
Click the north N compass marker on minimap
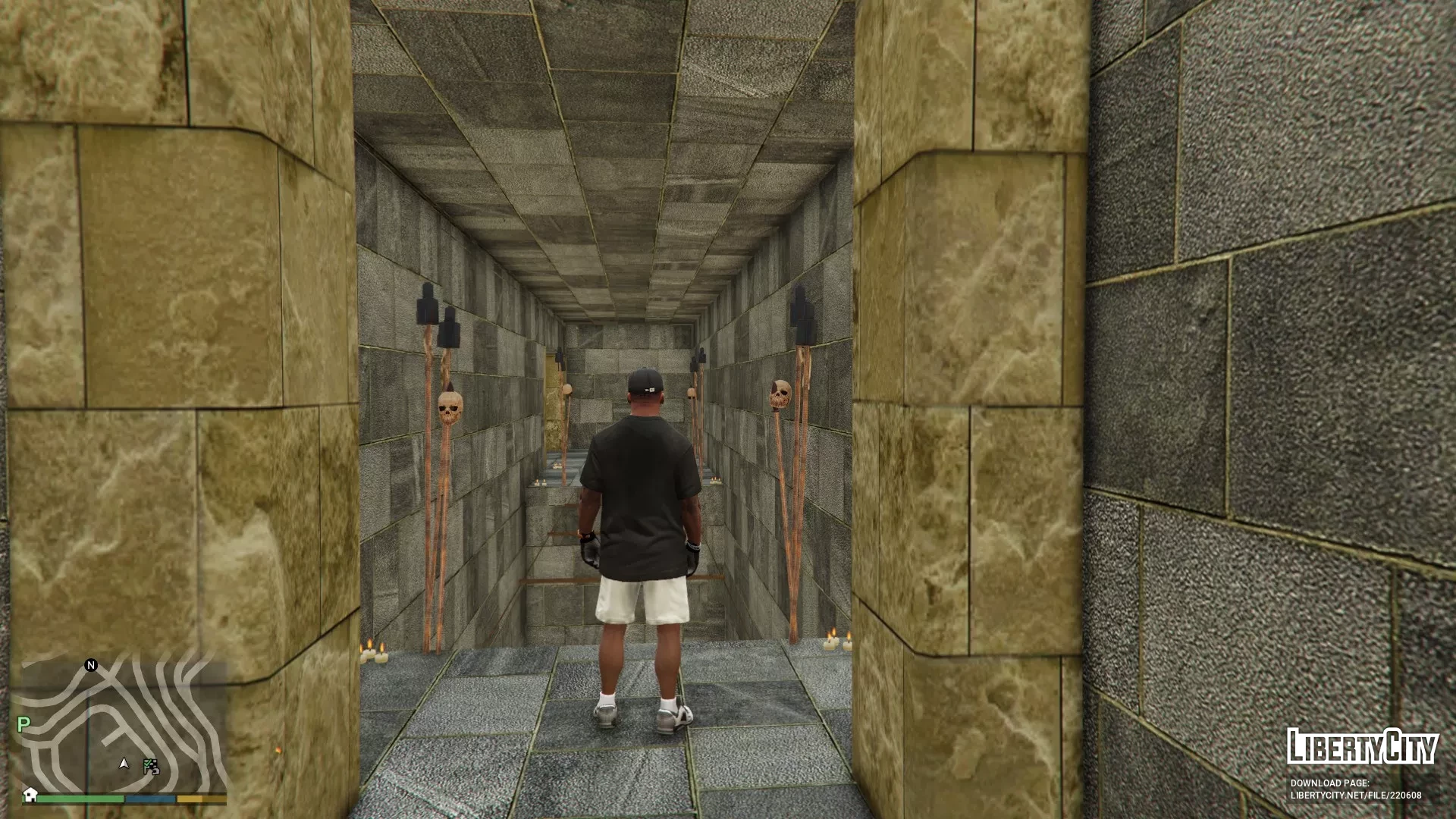(91, 665)
